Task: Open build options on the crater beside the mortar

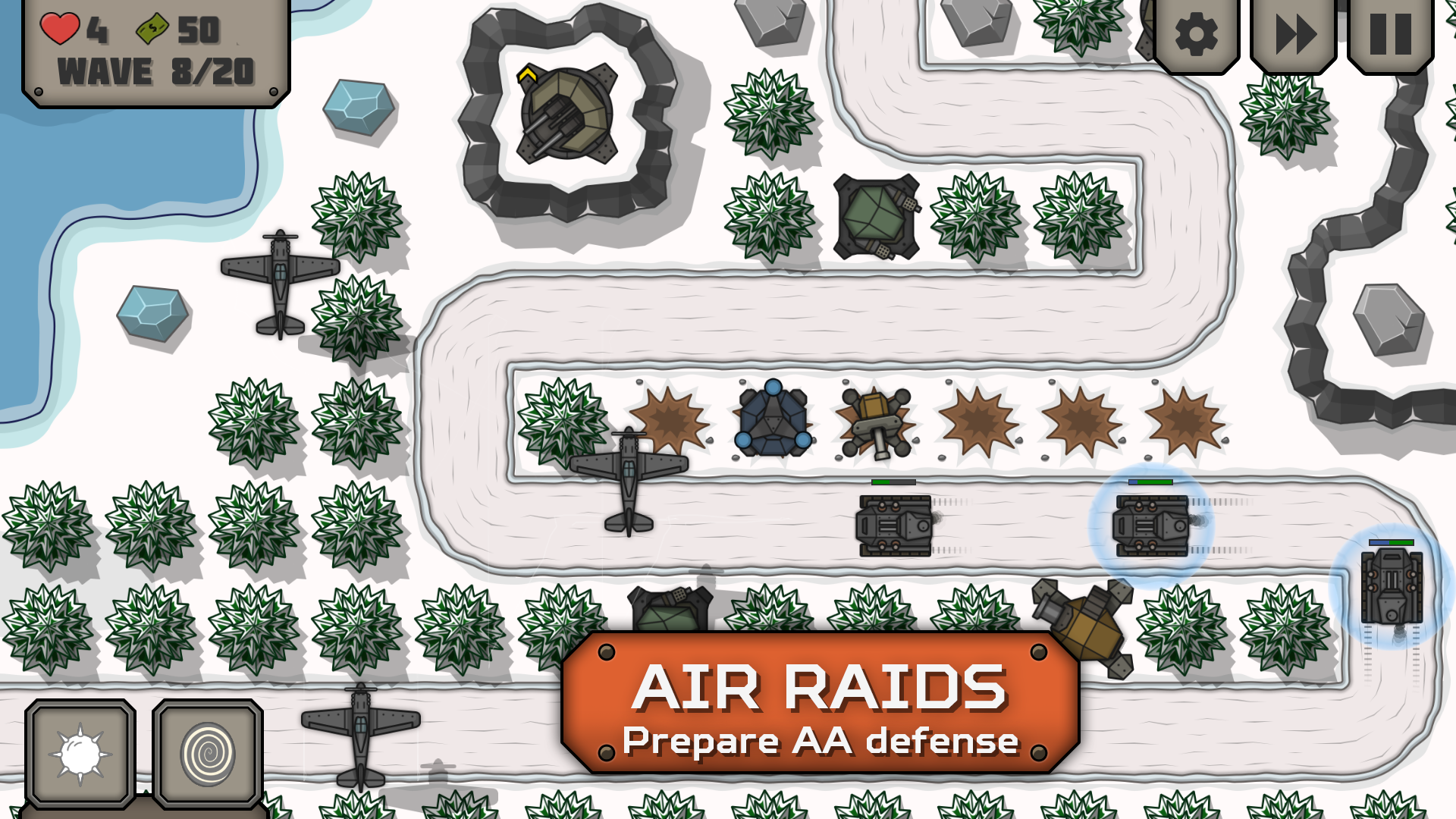Action: pyautogui.click(x=978, y=419)
